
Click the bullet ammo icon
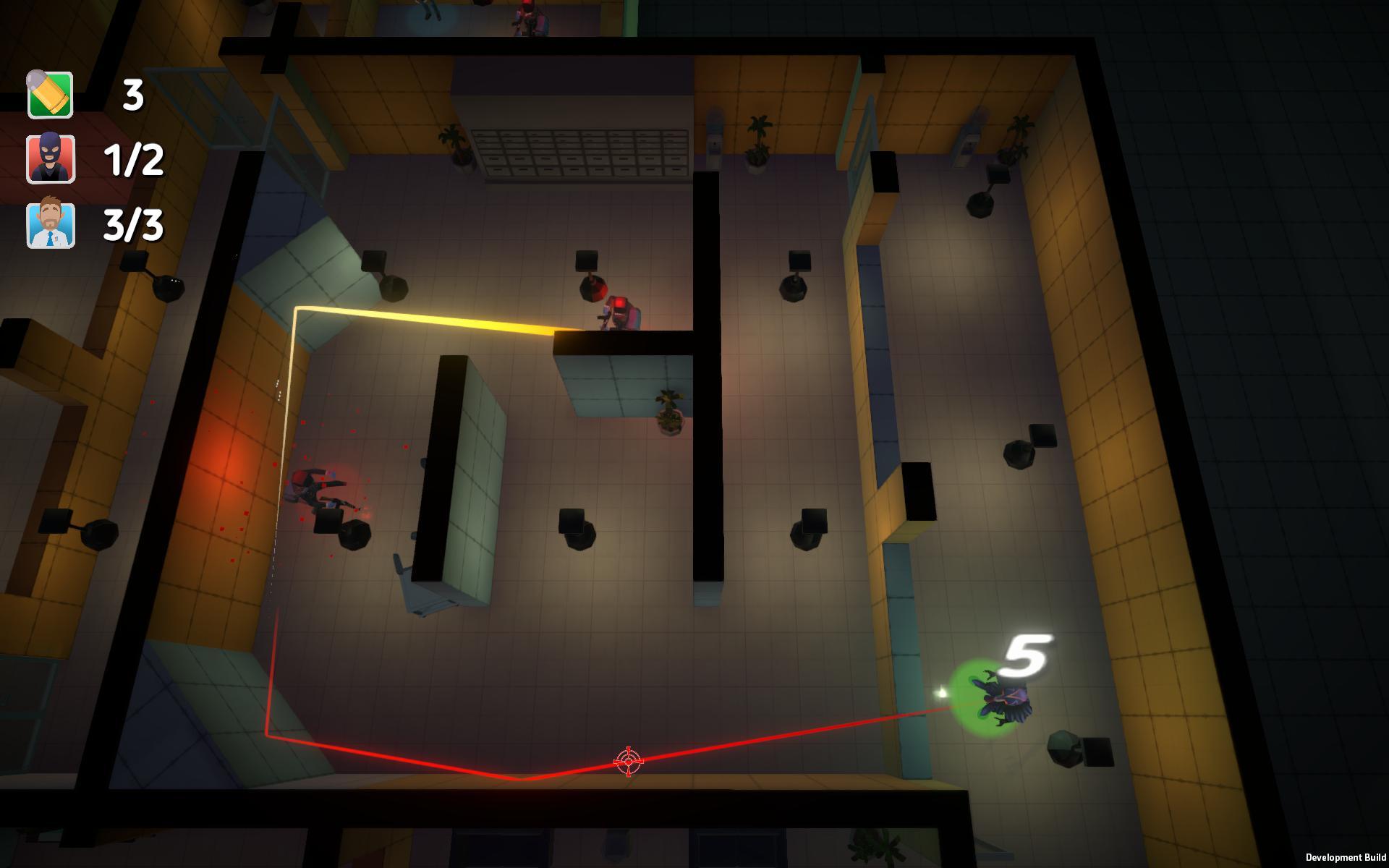[x=50, y=94]
